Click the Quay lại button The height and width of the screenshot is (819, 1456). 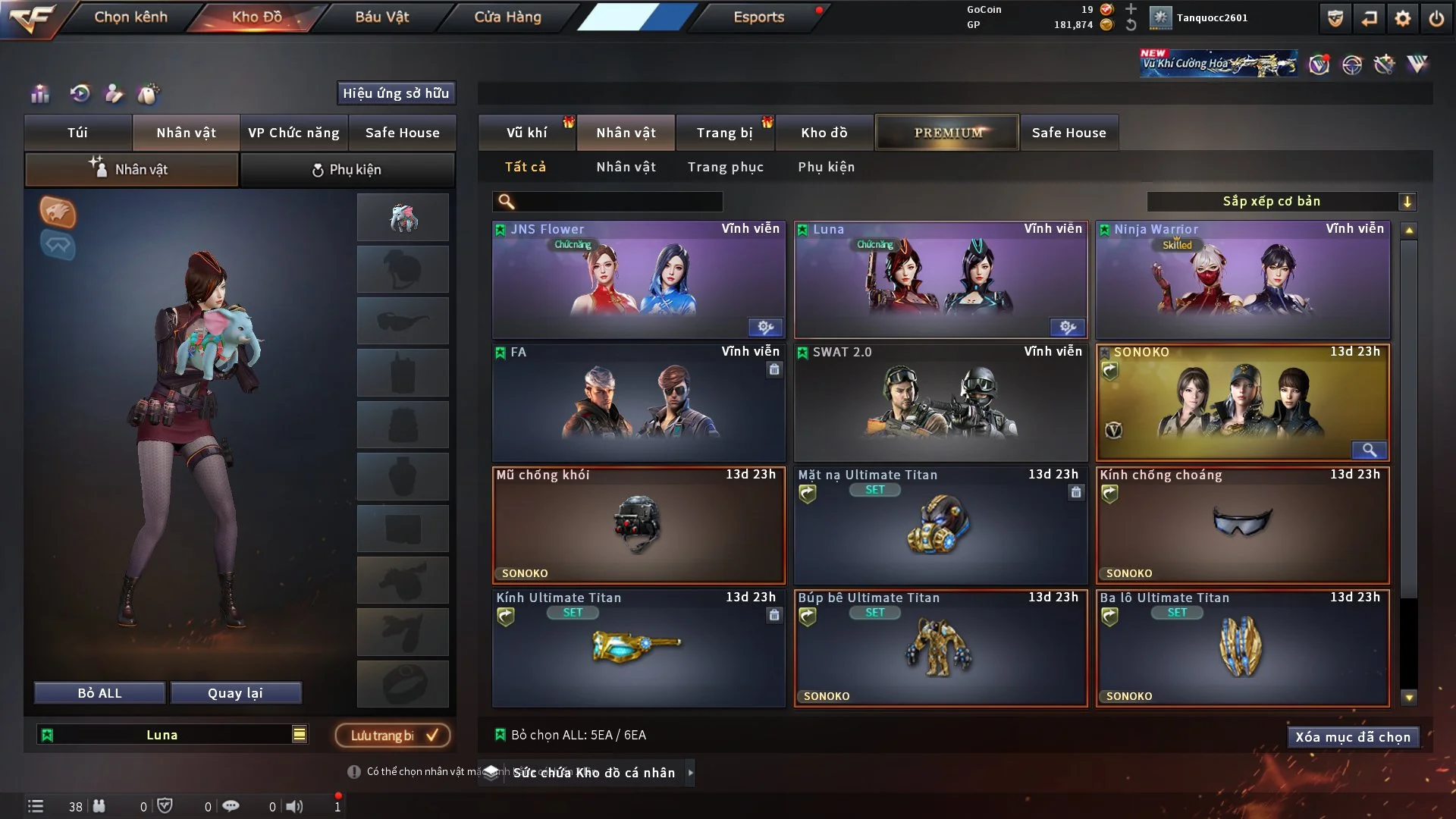tap(235, 693)
